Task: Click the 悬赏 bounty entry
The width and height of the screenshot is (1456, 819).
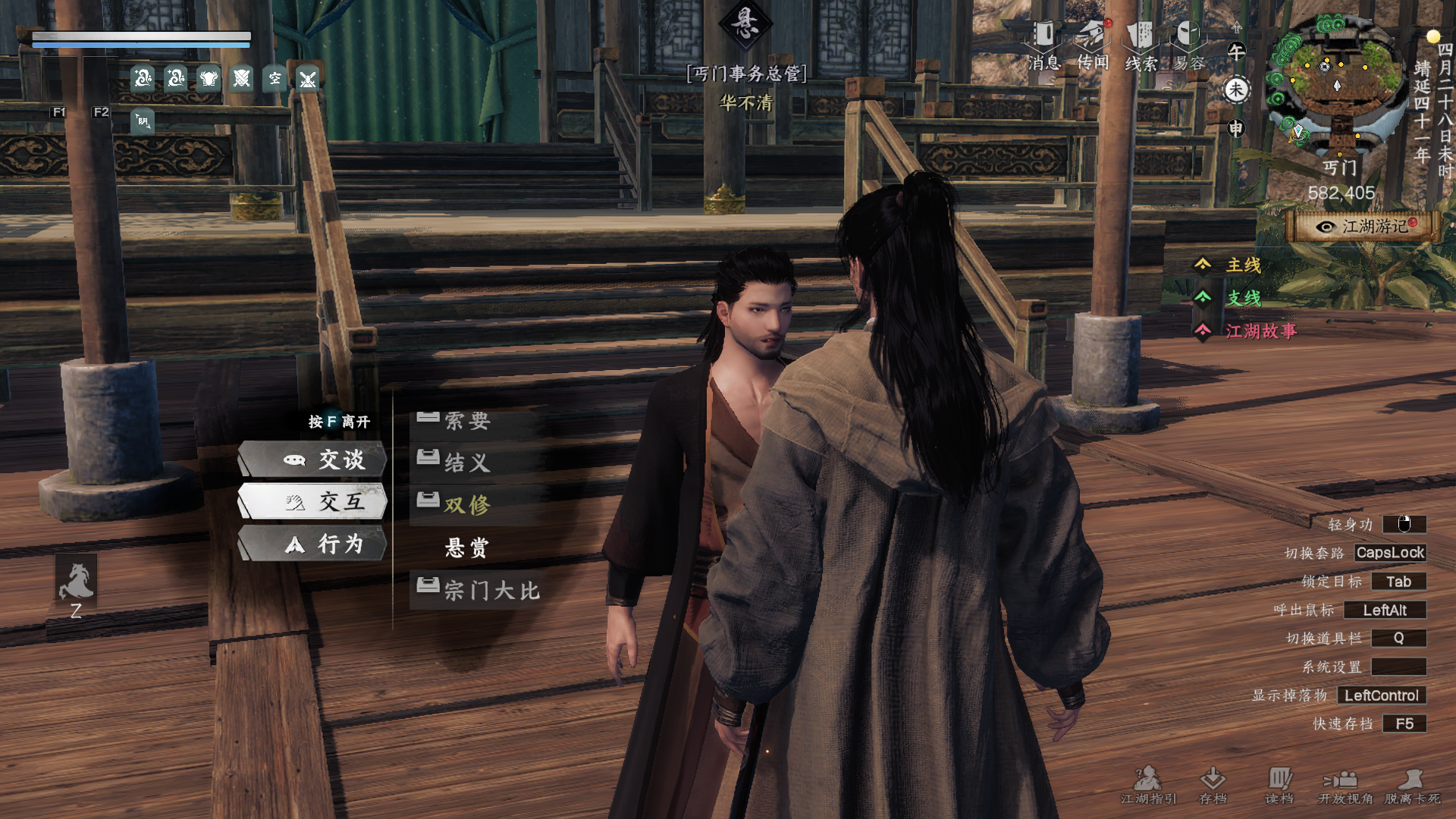Action: pyautogui.click(x=467, y=548)
